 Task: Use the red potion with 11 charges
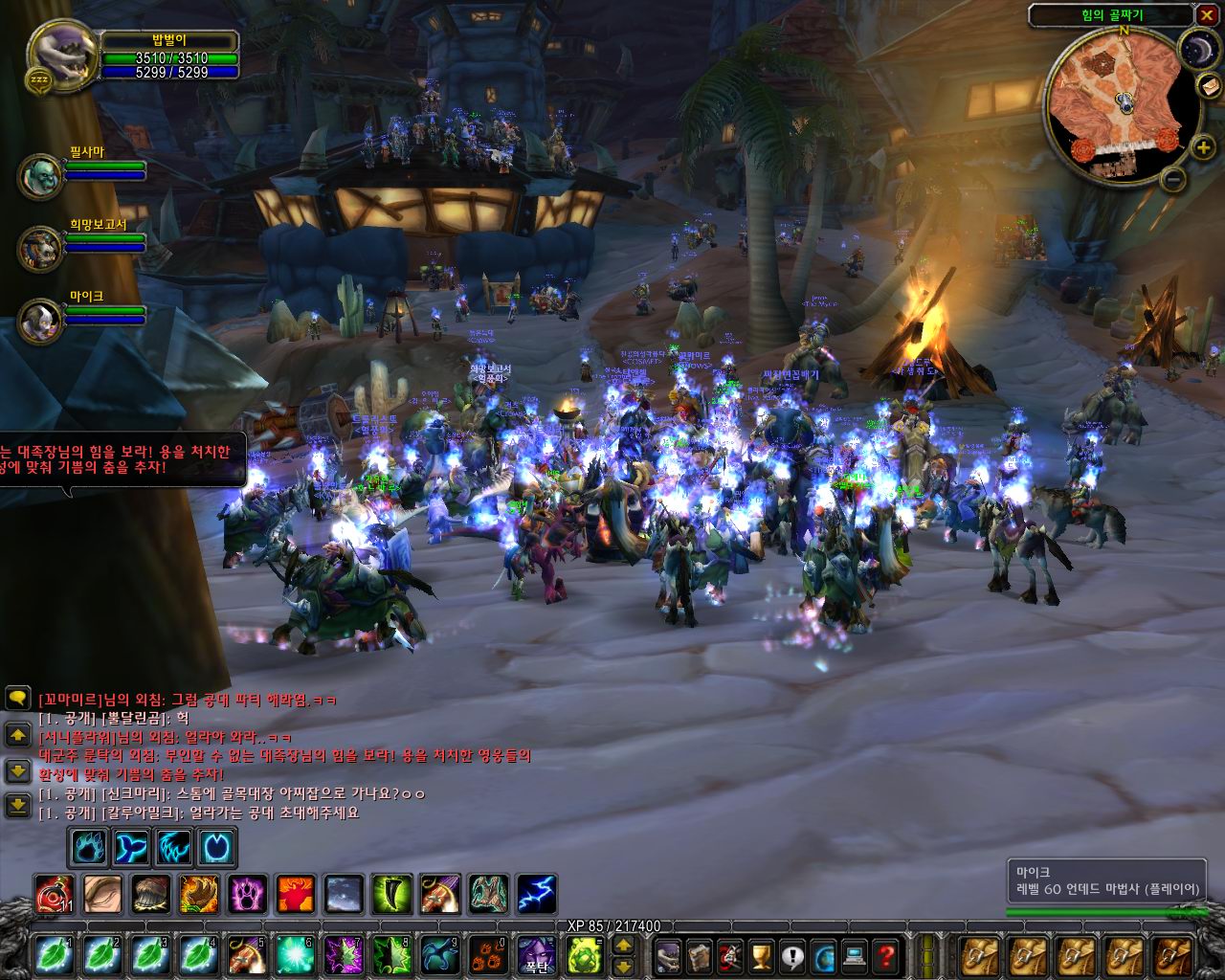click(x=54, y=895)
